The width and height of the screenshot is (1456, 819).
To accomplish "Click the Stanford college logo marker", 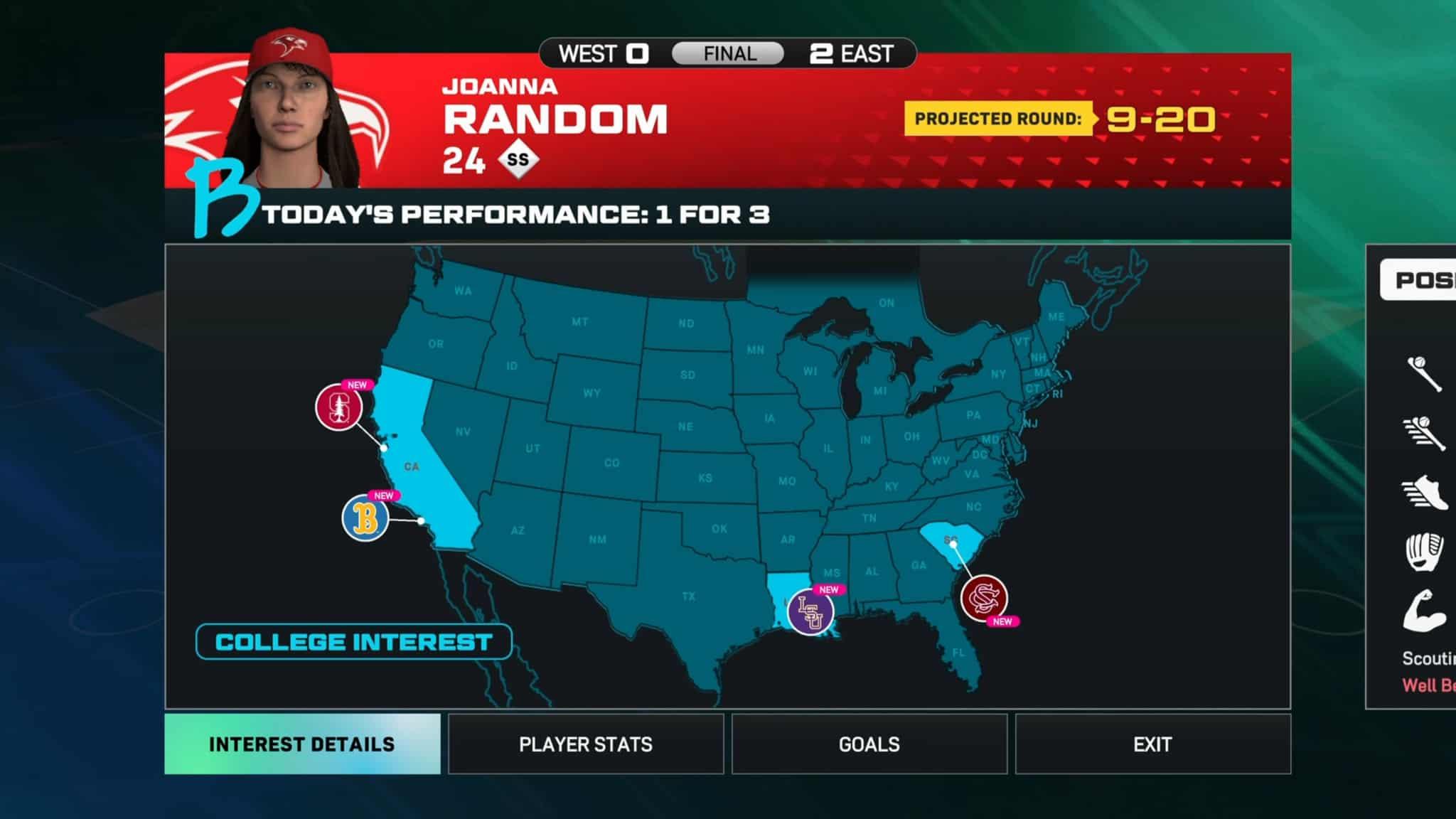I will (x=339, y=407).
